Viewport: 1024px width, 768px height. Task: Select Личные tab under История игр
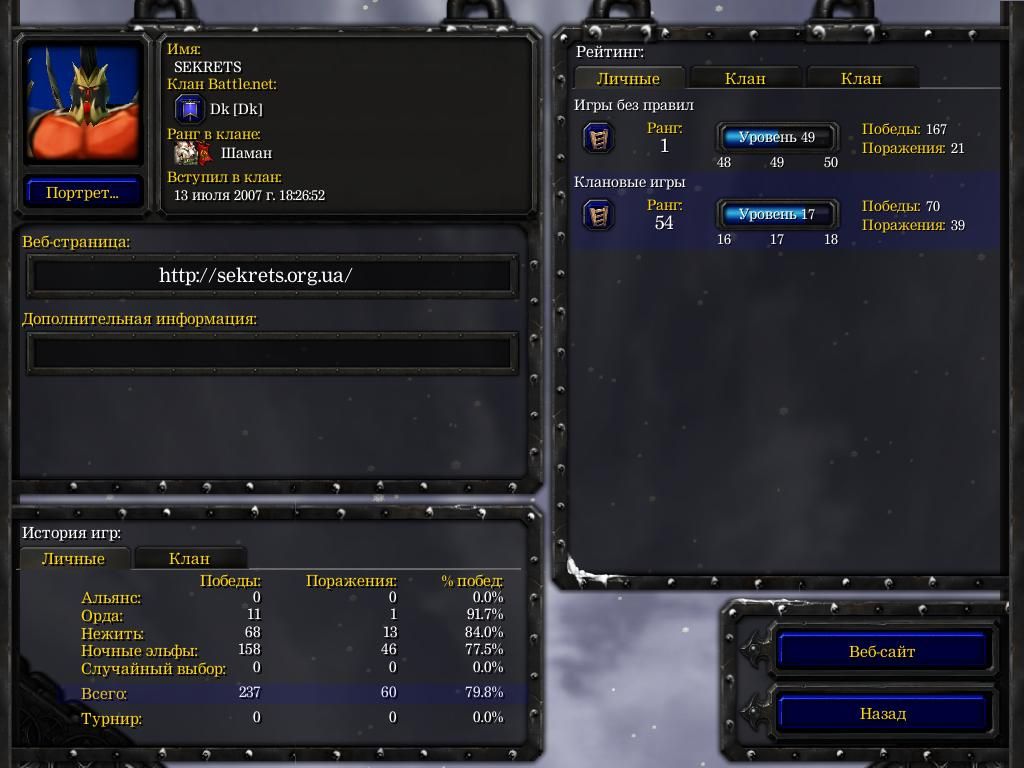coord(73,559)
